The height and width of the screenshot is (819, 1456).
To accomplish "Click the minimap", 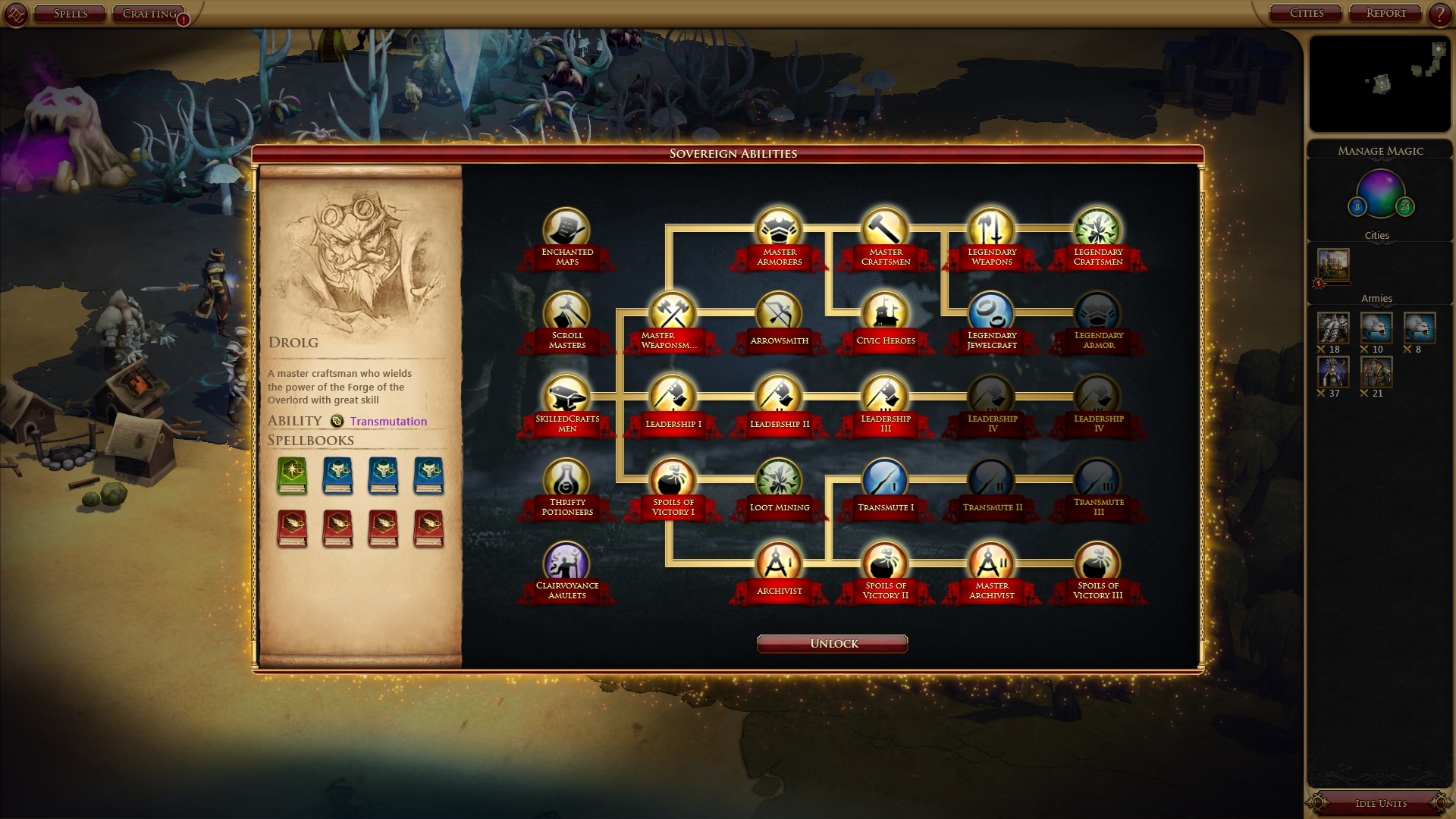I will tap(1379, 84).
